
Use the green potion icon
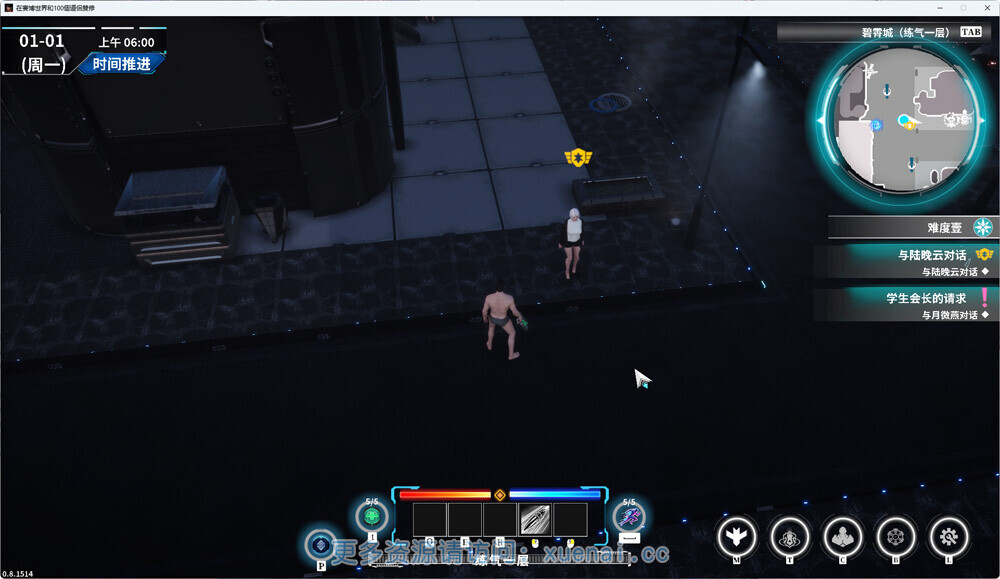click(372, 517)
